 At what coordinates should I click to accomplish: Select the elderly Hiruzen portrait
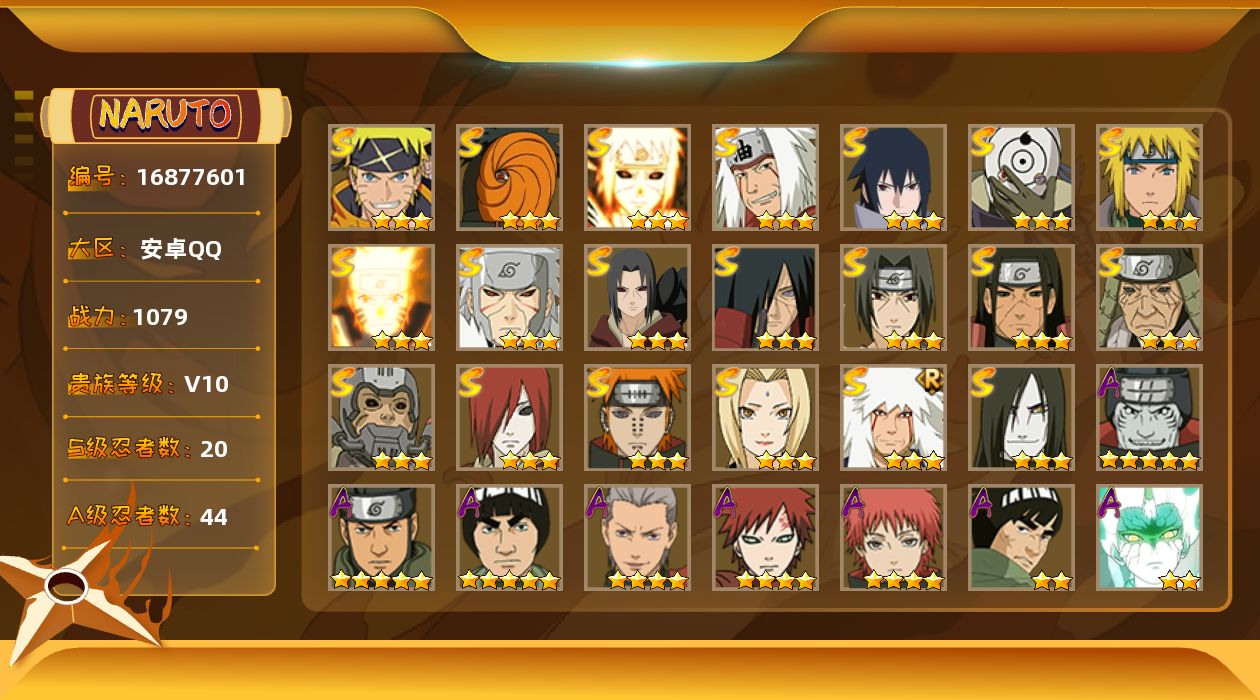[1149, 297]
